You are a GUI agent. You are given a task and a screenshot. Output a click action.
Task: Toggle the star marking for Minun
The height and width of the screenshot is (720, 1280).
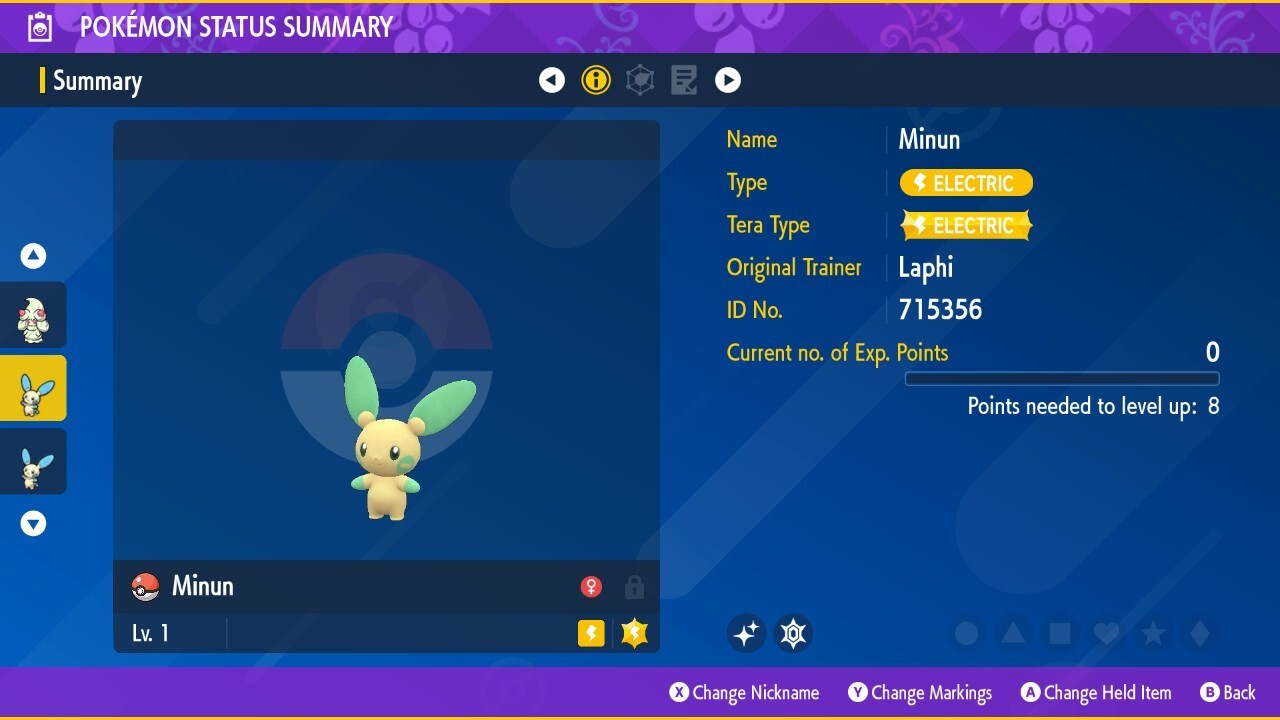click(x=1153, y=632)
